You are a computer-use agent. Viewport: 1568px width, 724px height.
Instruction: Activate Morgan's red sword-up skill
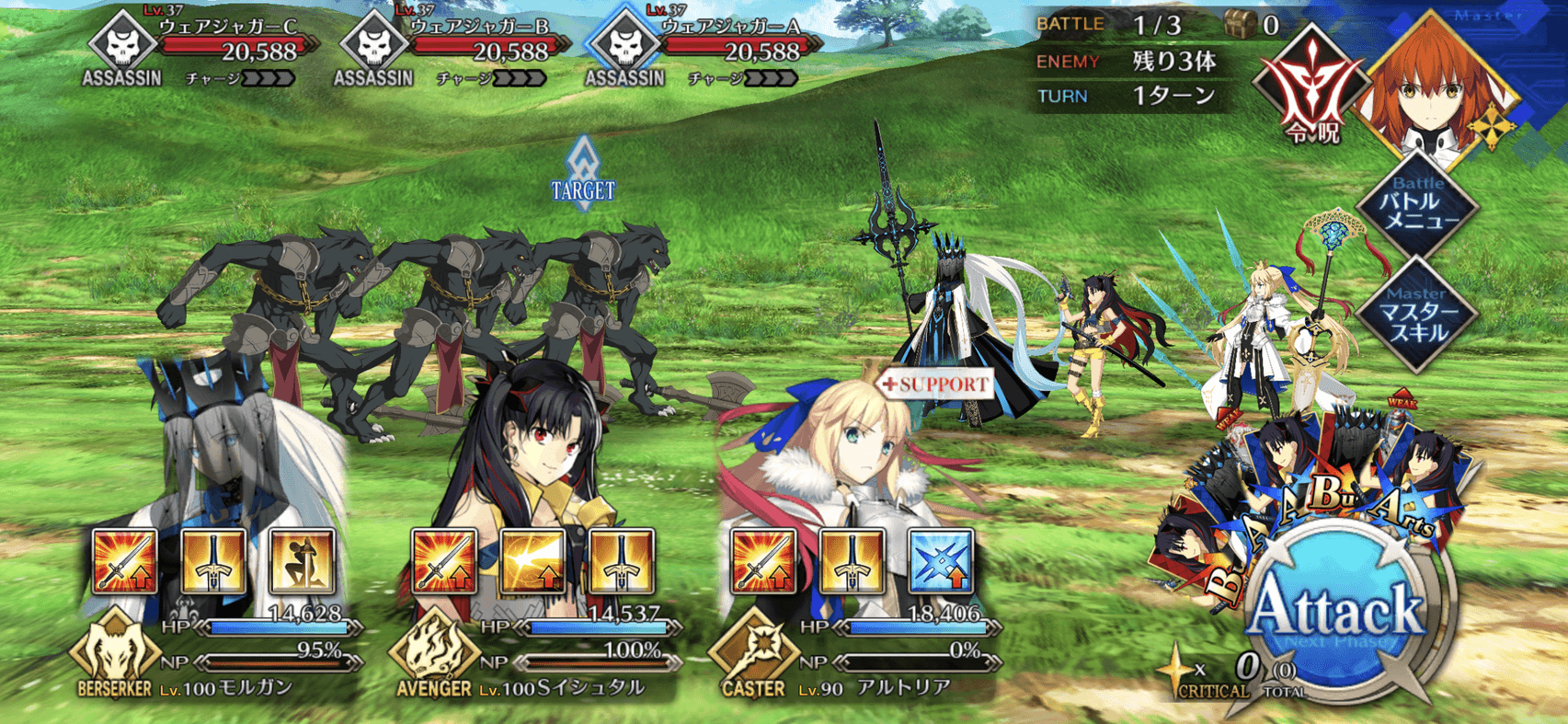[x=125, y=561]
